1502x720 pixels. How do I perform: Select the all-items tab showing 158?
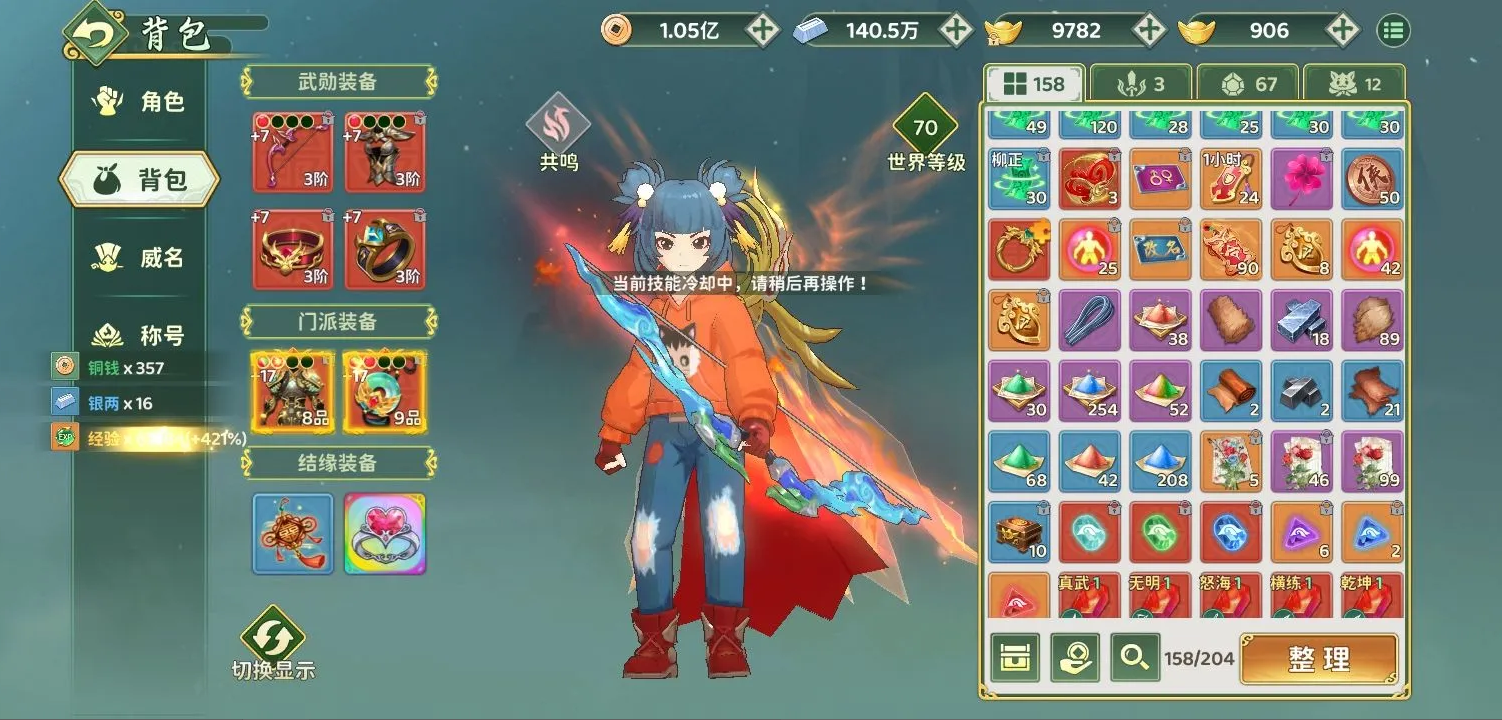[x=1034, y=84]
